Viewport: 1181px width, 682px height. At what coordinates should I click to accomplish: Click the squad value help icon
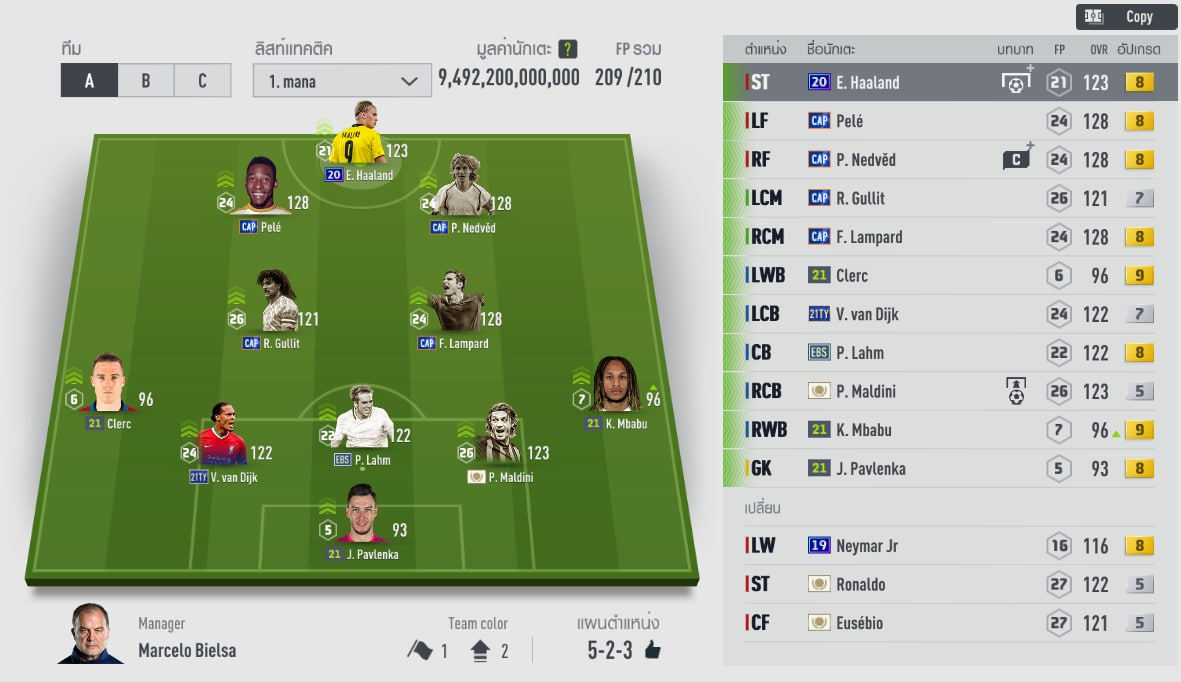click(568, 49)
